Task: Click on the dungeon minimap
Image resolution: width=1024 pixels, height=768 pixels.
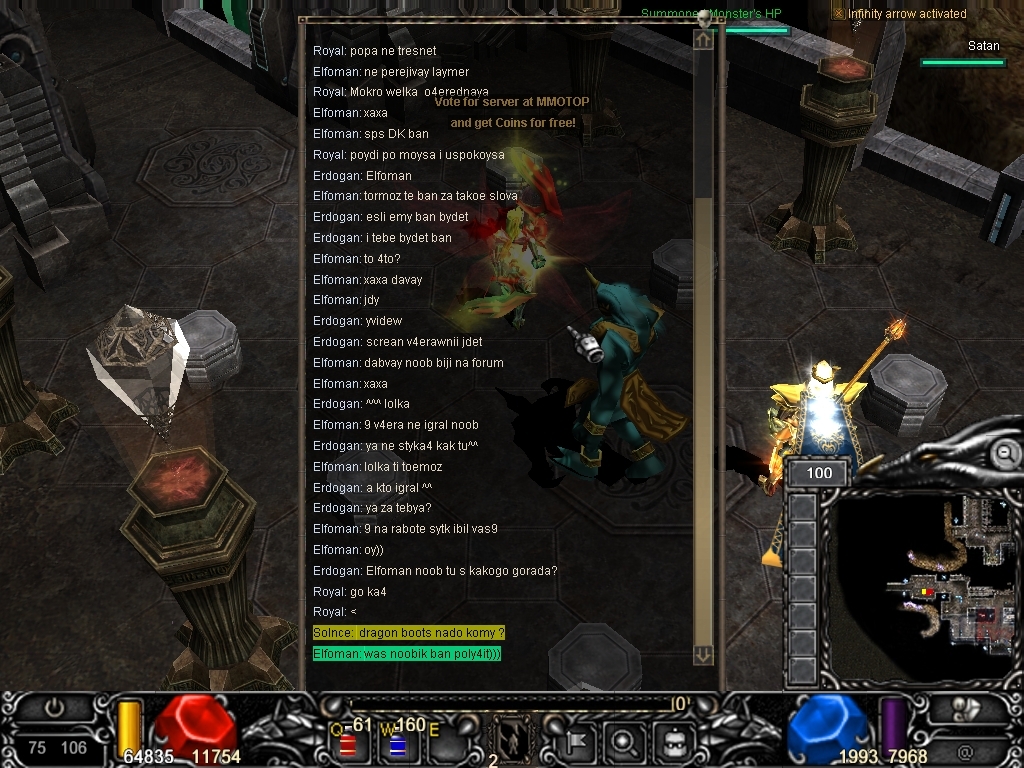Action: 930,580
